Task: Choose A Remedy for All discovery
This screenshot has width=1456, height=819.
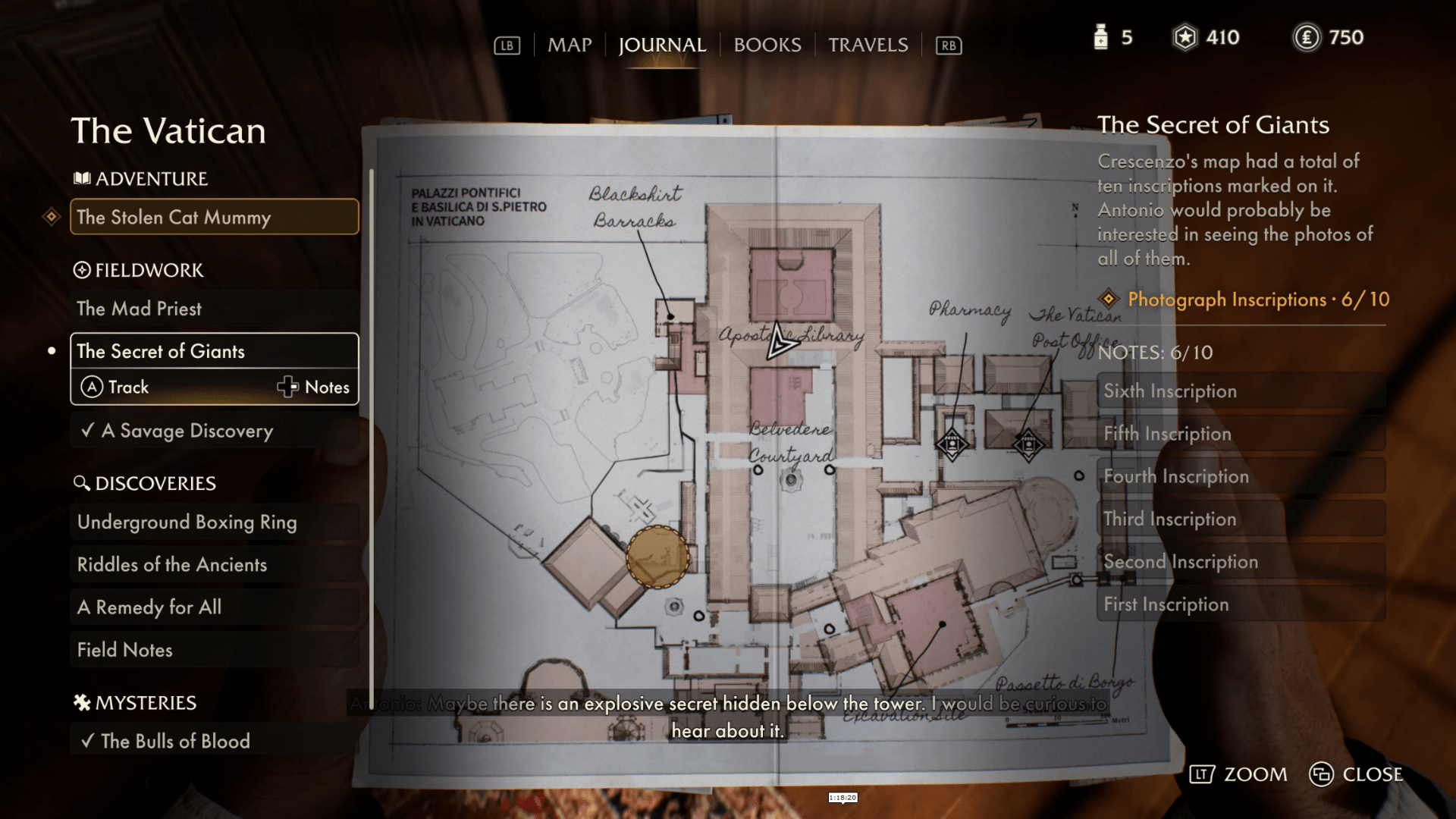Action: pyautogui.click(x=215, y=607)
